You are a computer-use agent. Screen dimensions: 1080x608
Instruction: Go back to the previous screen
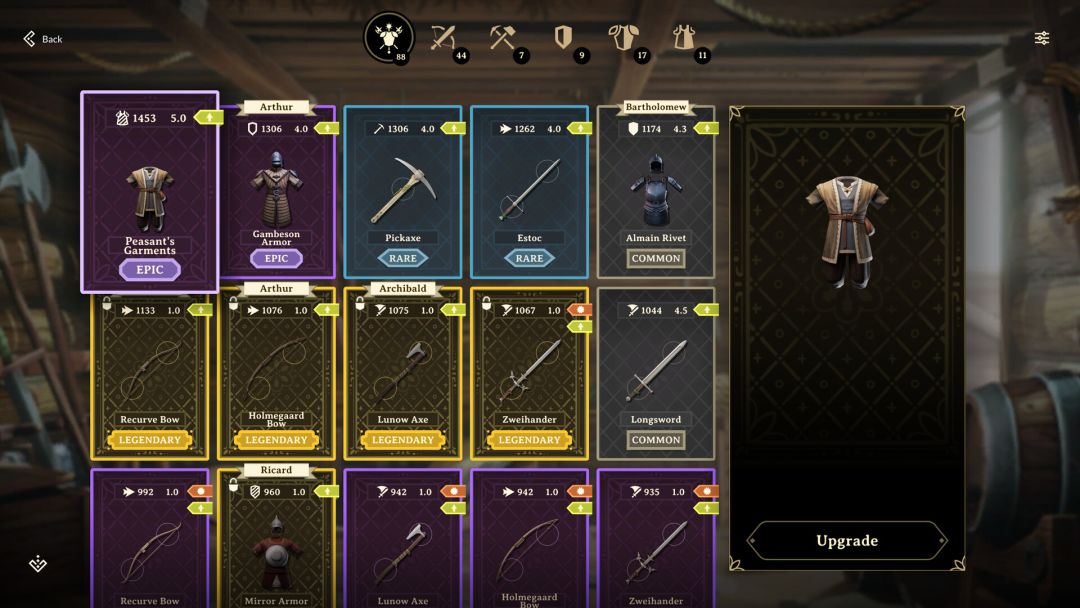point(42,39)
